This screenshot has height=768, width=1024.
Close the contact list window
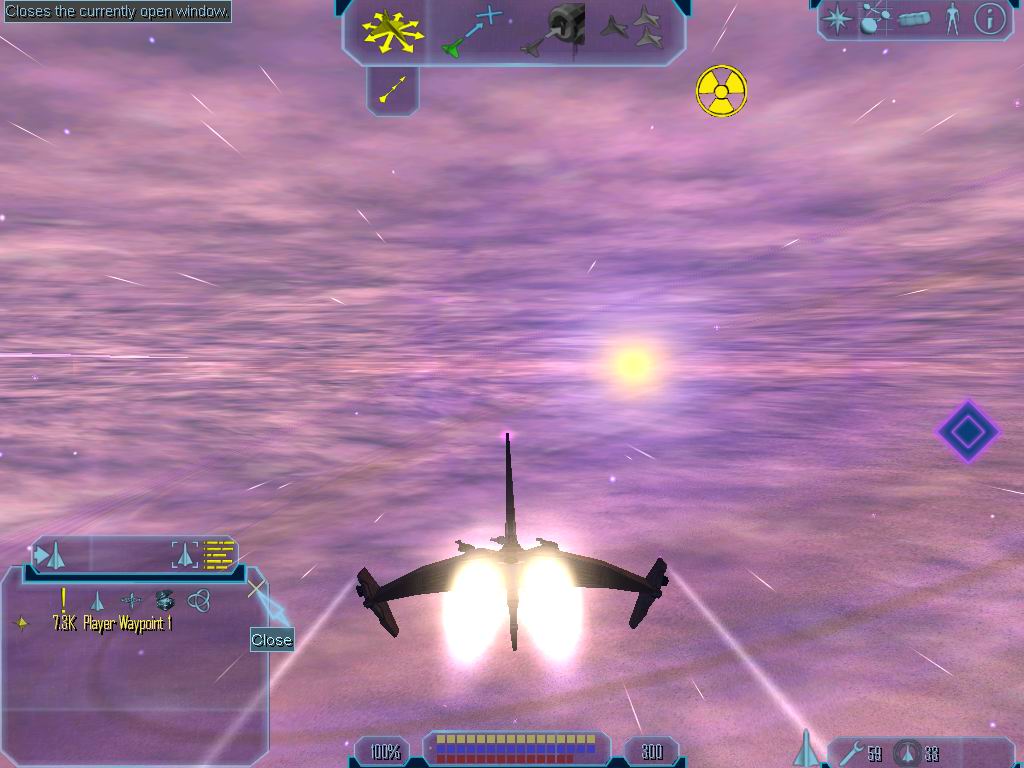click(x=257, y=587)
